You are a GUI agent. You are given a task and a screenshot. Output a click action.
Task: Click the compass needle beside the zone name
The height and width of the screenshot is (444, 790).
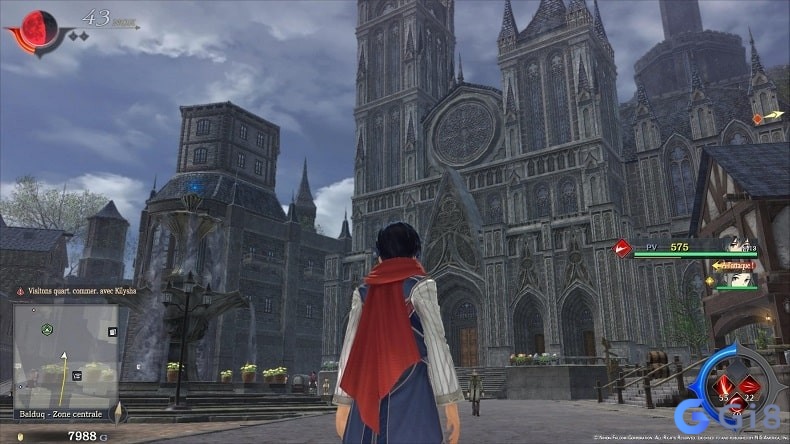point(118,411)
